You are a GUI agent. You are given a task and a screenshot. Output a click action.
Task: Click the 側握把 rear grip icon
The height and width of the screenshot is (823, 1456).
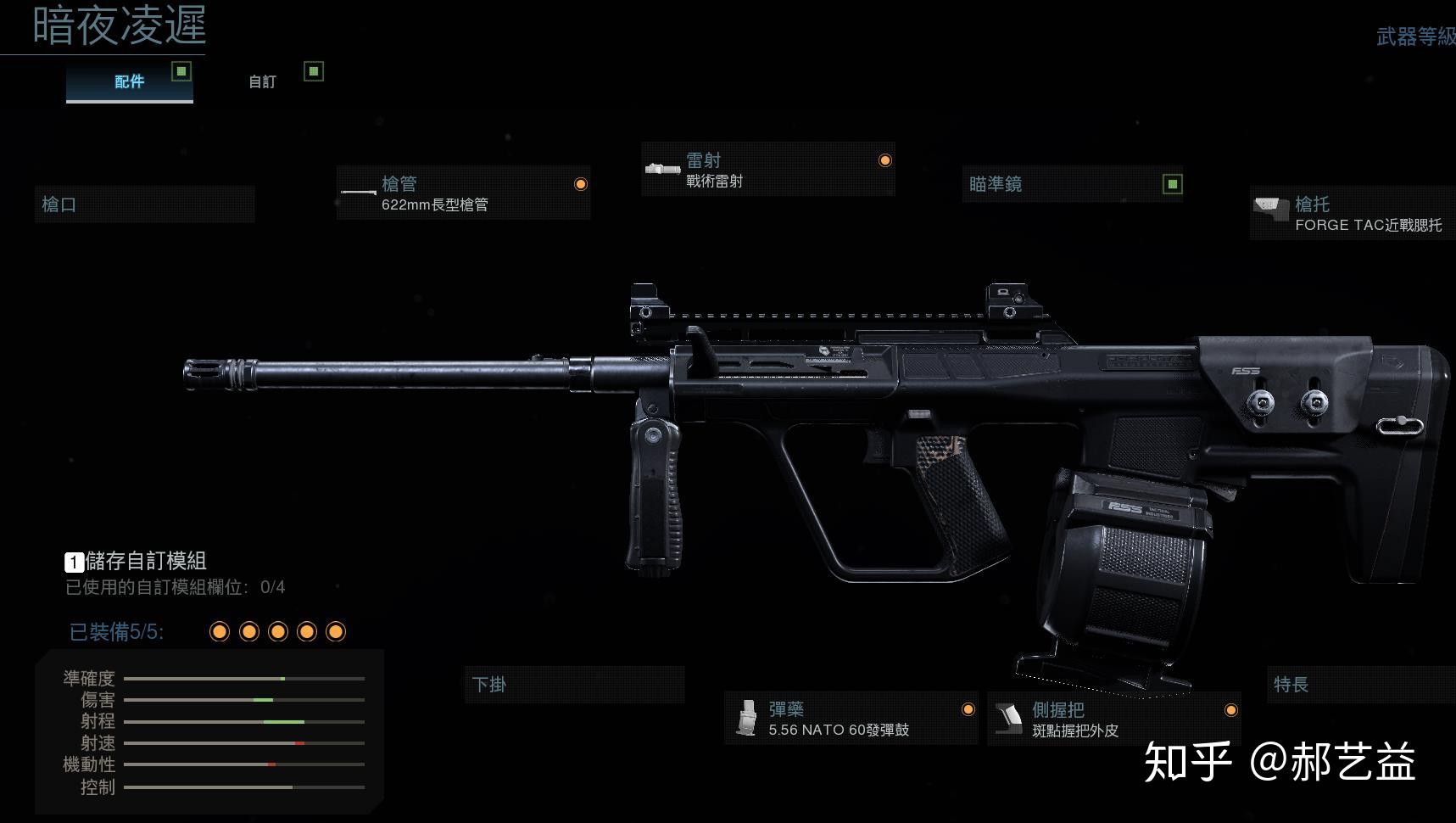(1010, 717)
